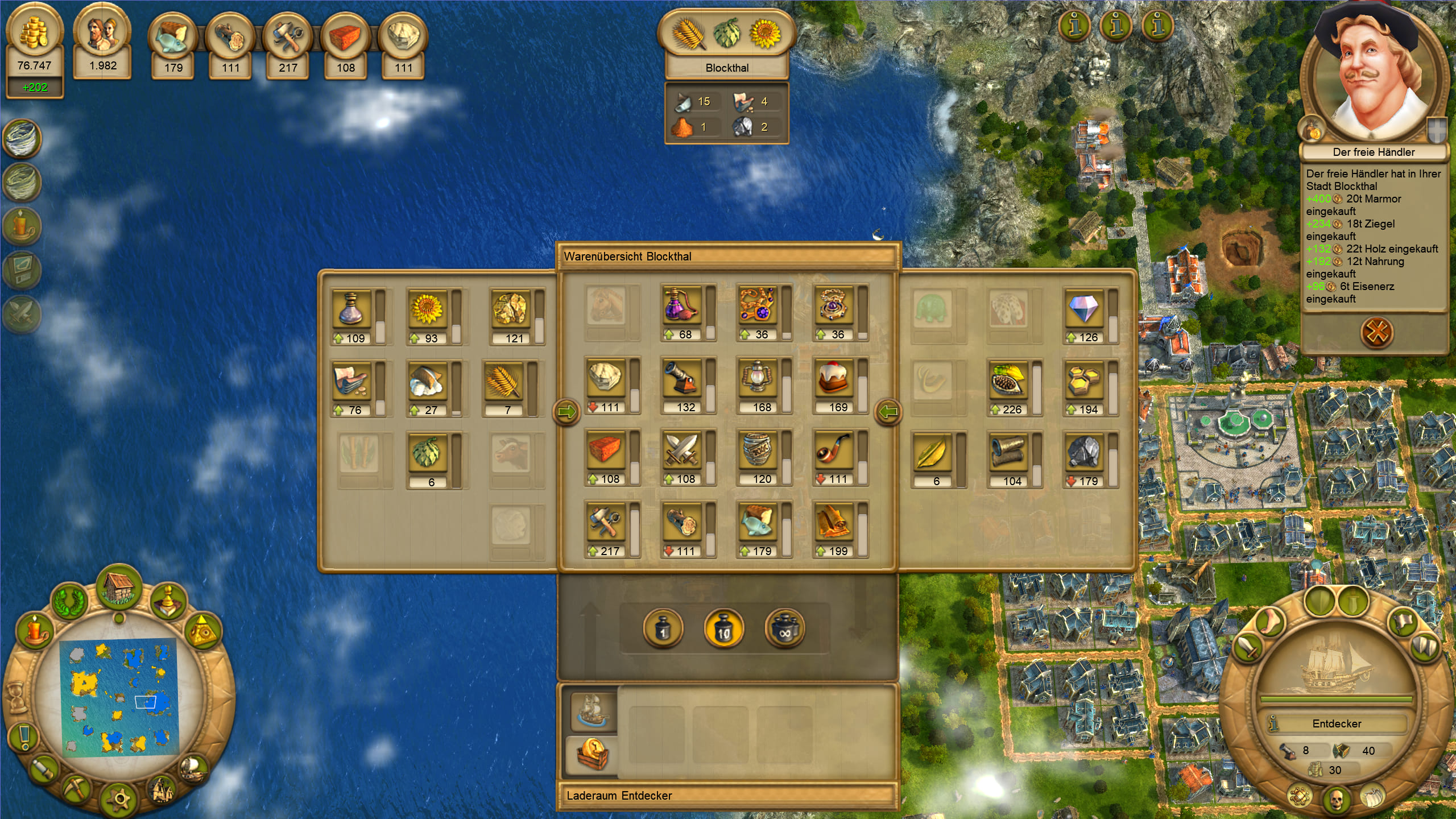The image size is (1456, 819).
Task: Choose the diamond goods slot
Action: click(1084, 309)
